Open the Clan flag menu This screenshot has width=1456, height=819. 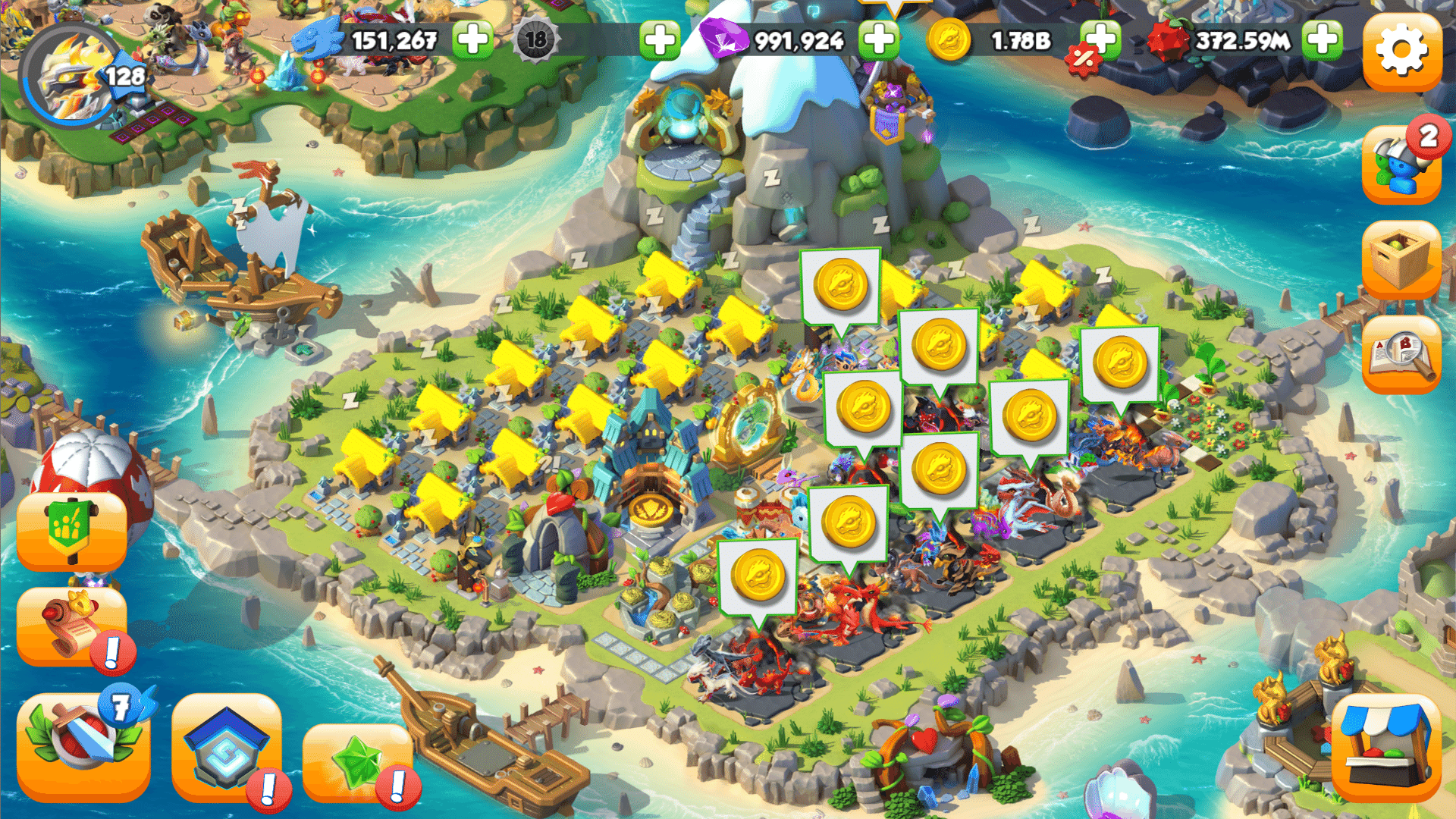click(x=74, y=531)
